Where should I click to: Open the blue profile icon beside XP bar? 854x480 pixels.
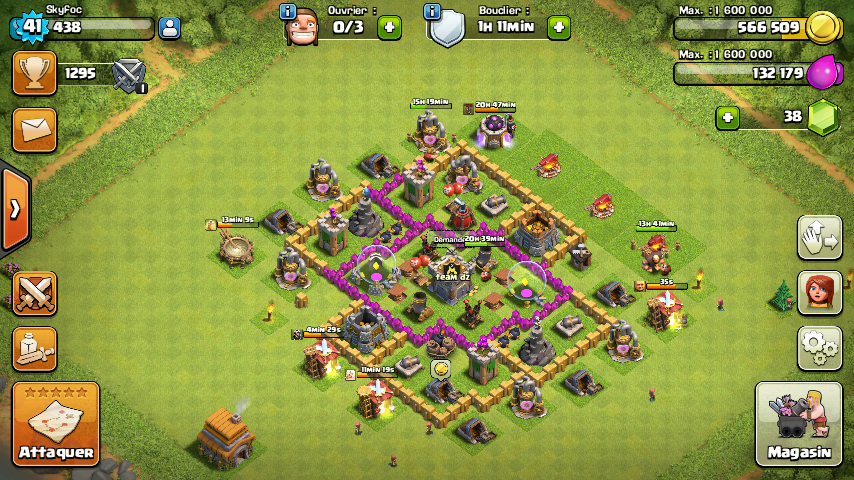170,28
